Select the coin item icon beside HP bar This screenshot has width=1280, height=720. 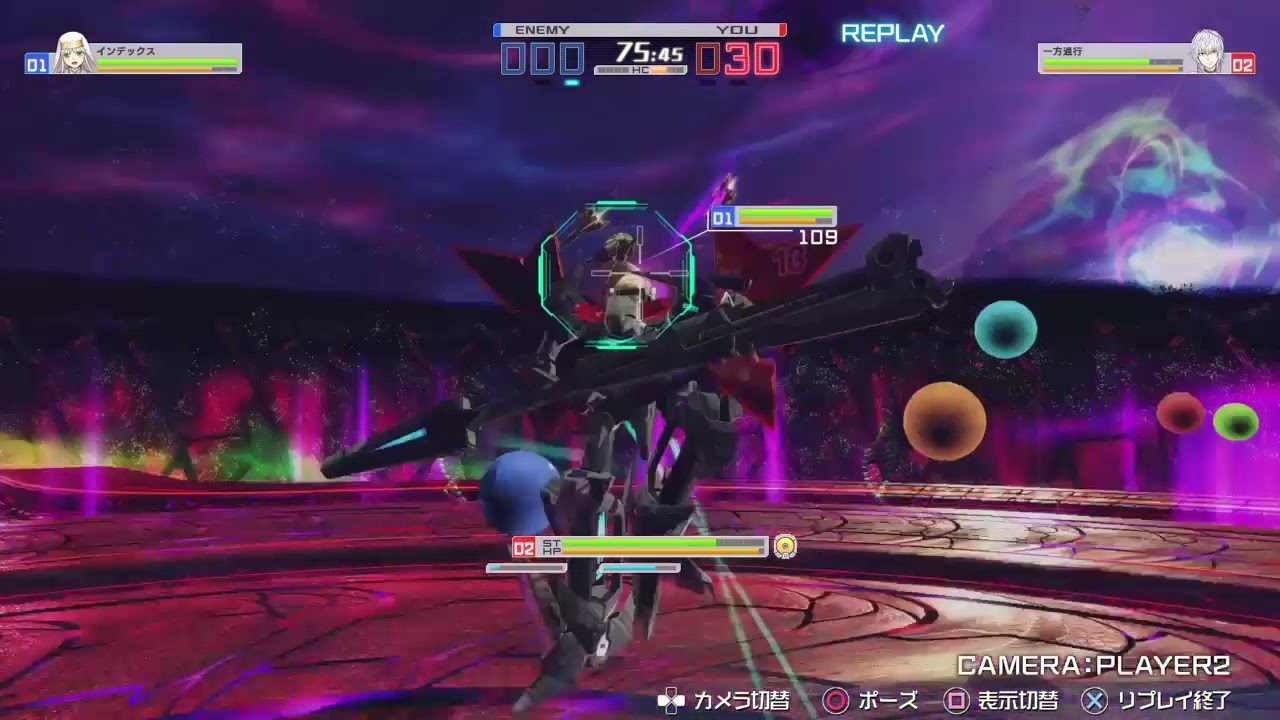(784, 546)
